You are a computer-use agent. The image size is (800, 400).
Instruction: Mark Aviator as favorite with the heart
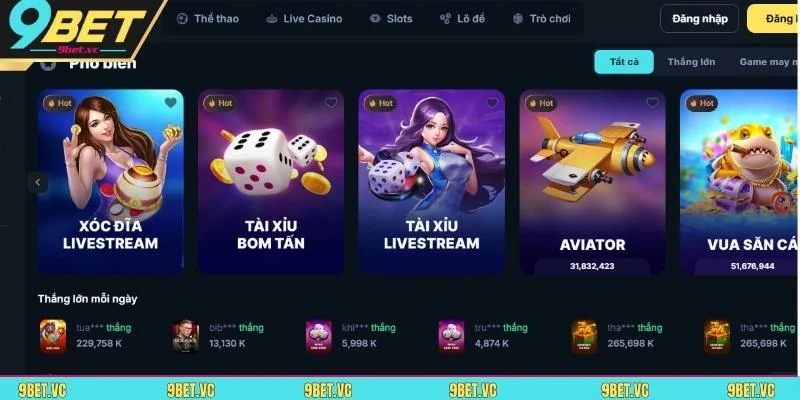coord(653,103)
